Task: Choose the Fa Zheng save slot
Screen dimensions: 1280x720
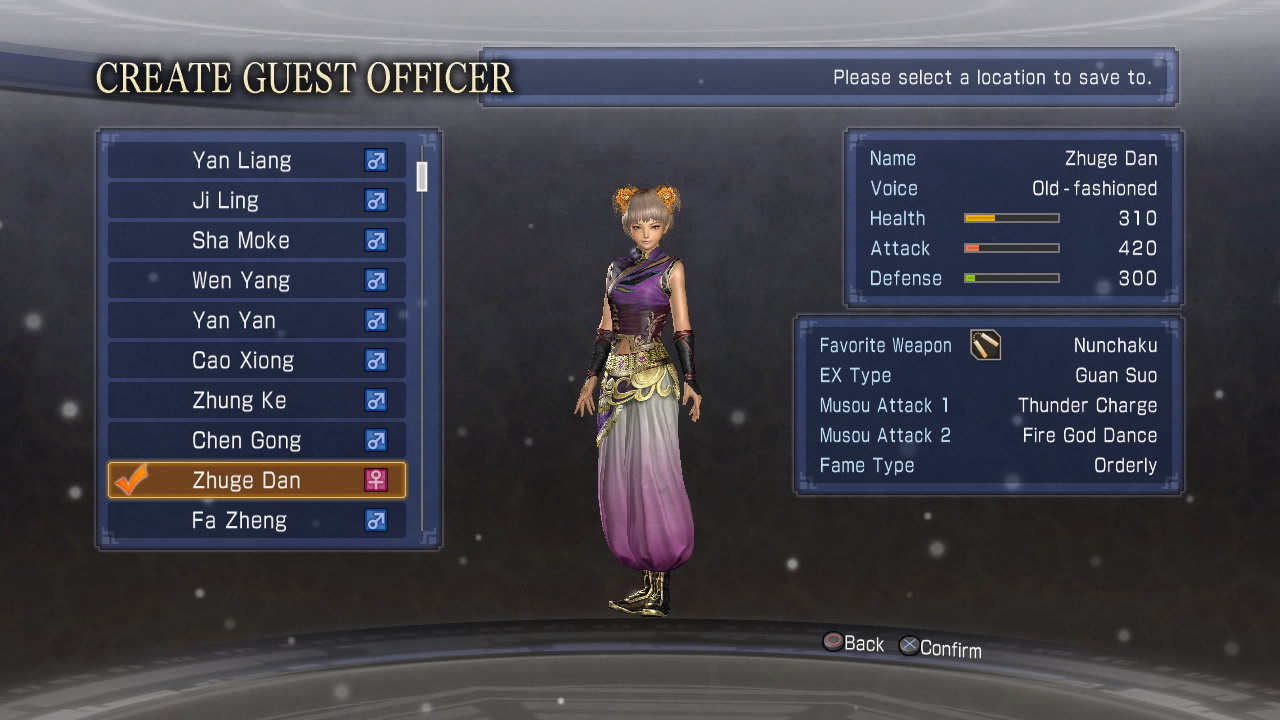Action: 256,520
